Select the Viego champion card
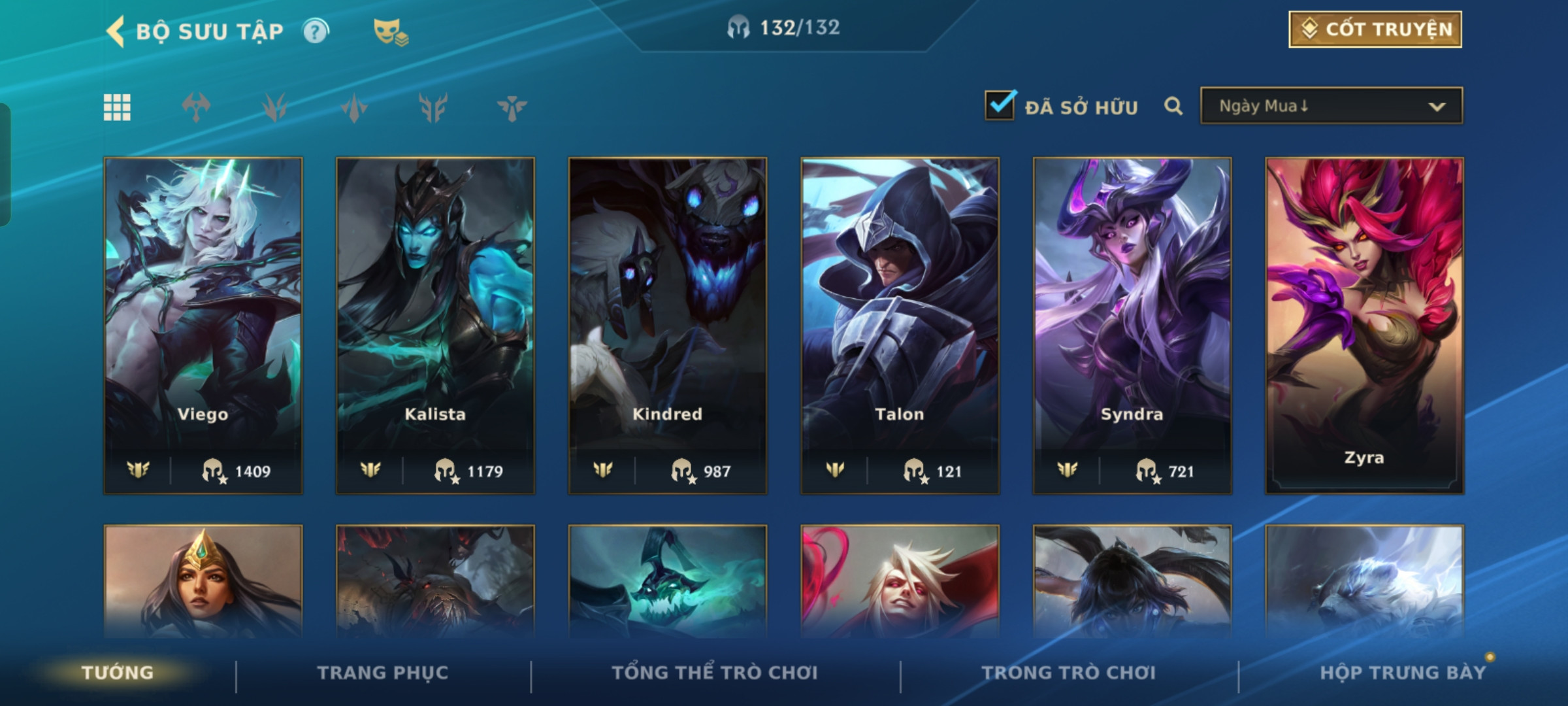This screenshot has height=706, width=1568. [x=203, y=325]
